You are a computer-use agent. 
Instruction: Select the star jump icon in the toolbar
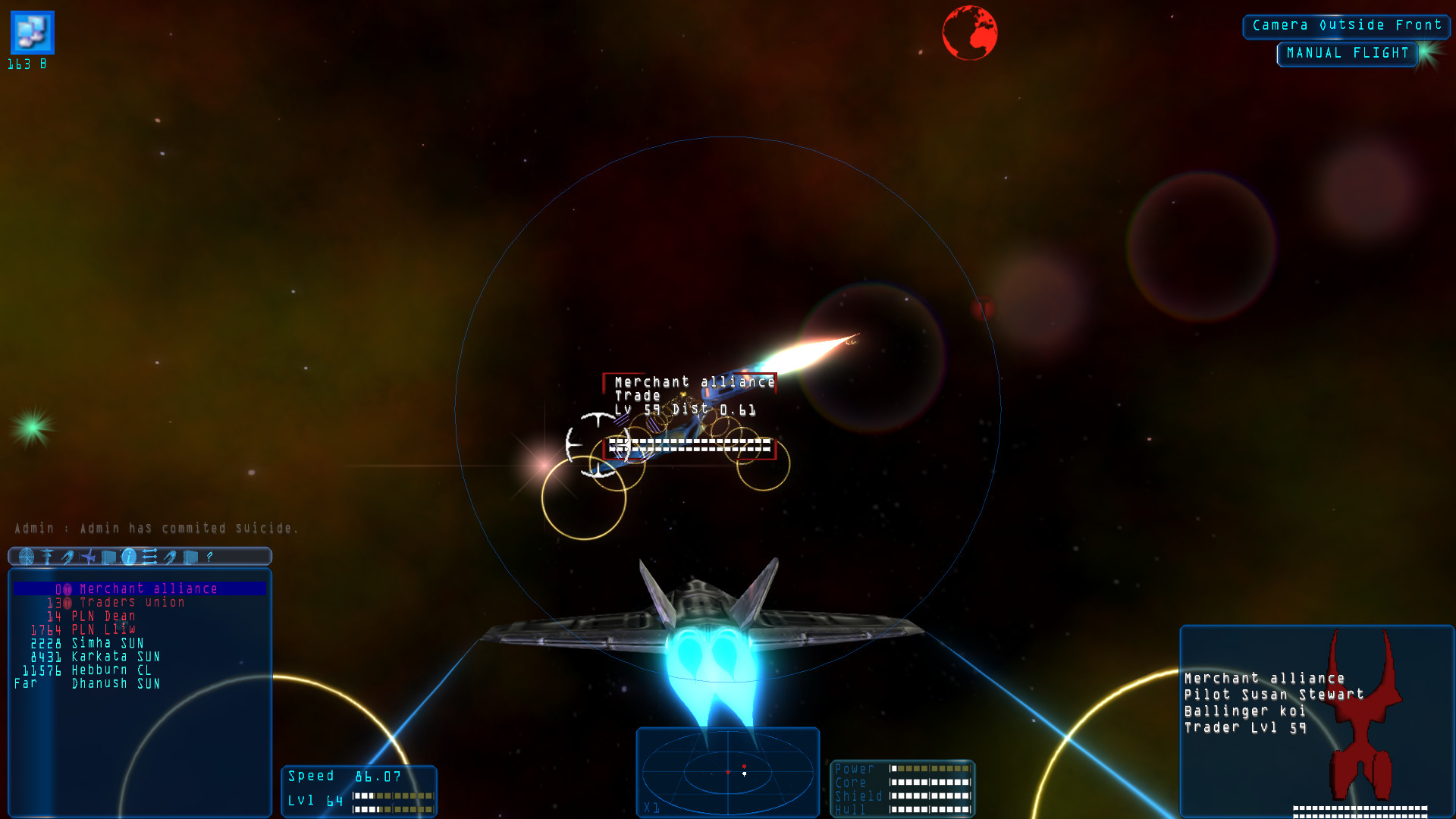click(87, 557)
